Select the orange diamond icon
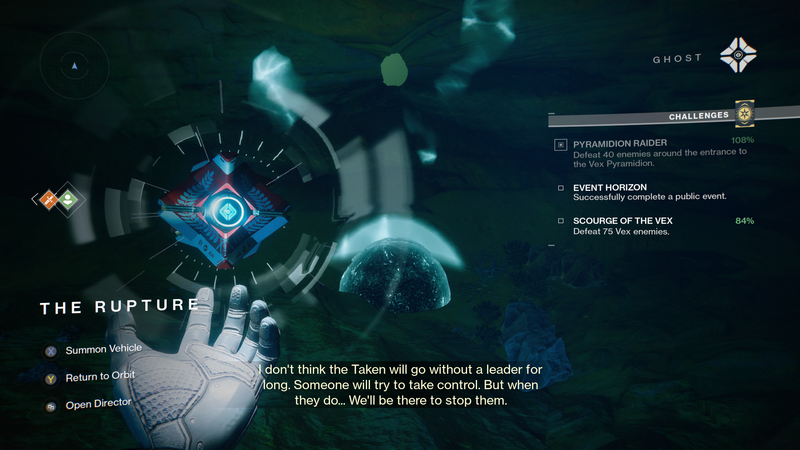 coord(47,200)
